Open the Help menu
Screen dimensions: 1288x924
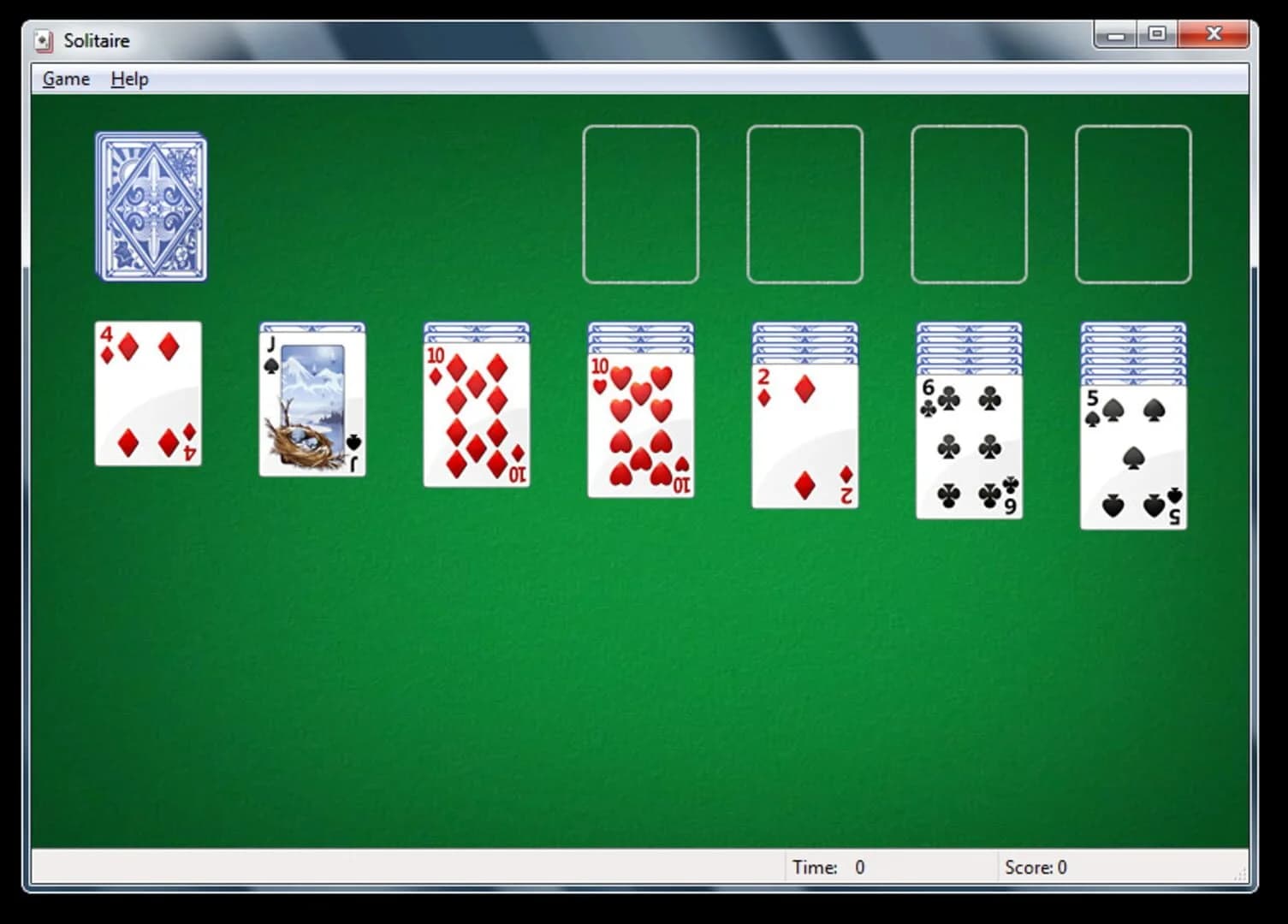(128, 78)
